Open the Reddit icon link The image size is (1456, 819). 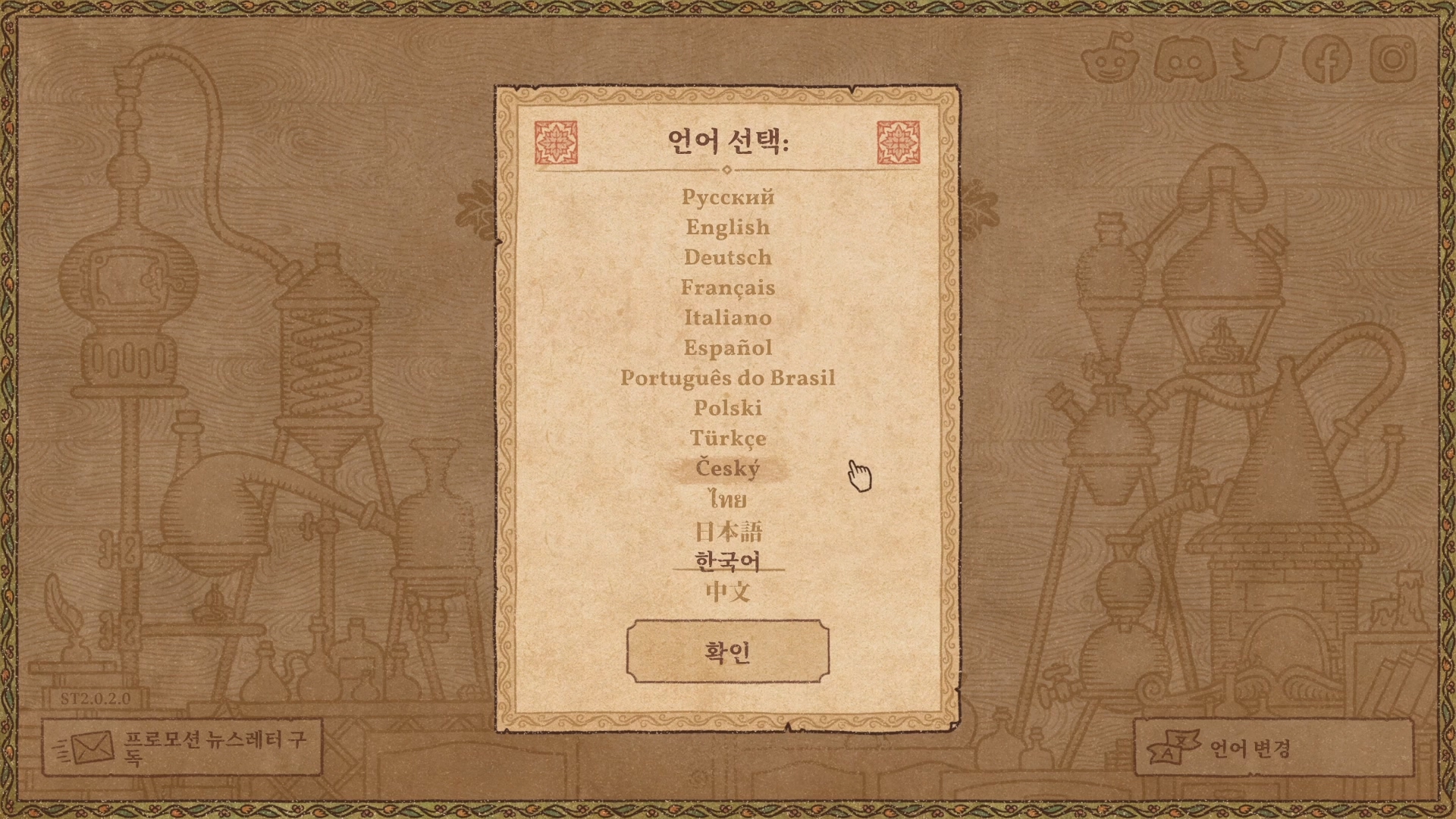(1109, 58)
